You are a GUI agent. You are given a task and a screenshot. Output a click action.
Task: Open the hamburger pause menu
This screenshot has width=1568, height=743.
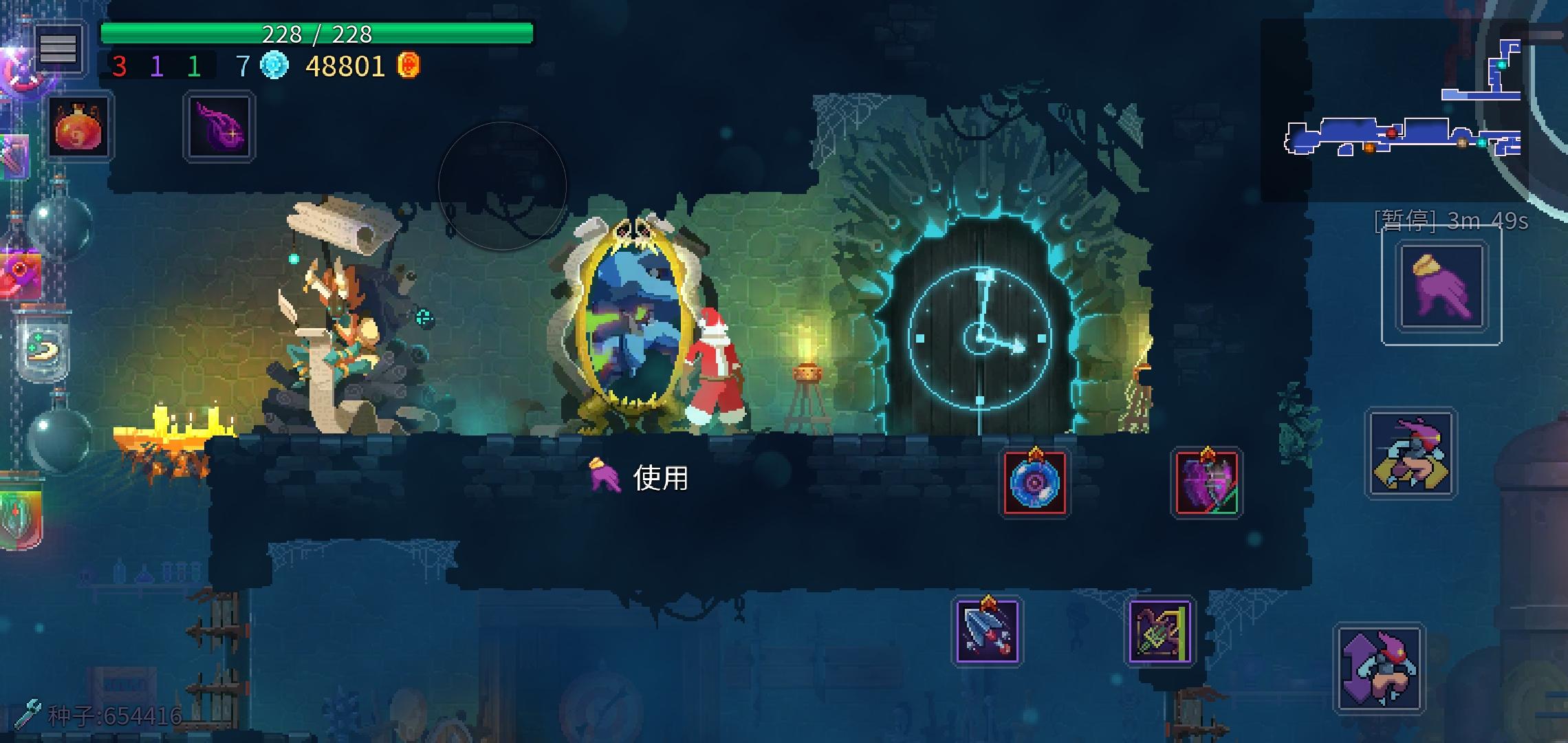[x=61, y=48]
